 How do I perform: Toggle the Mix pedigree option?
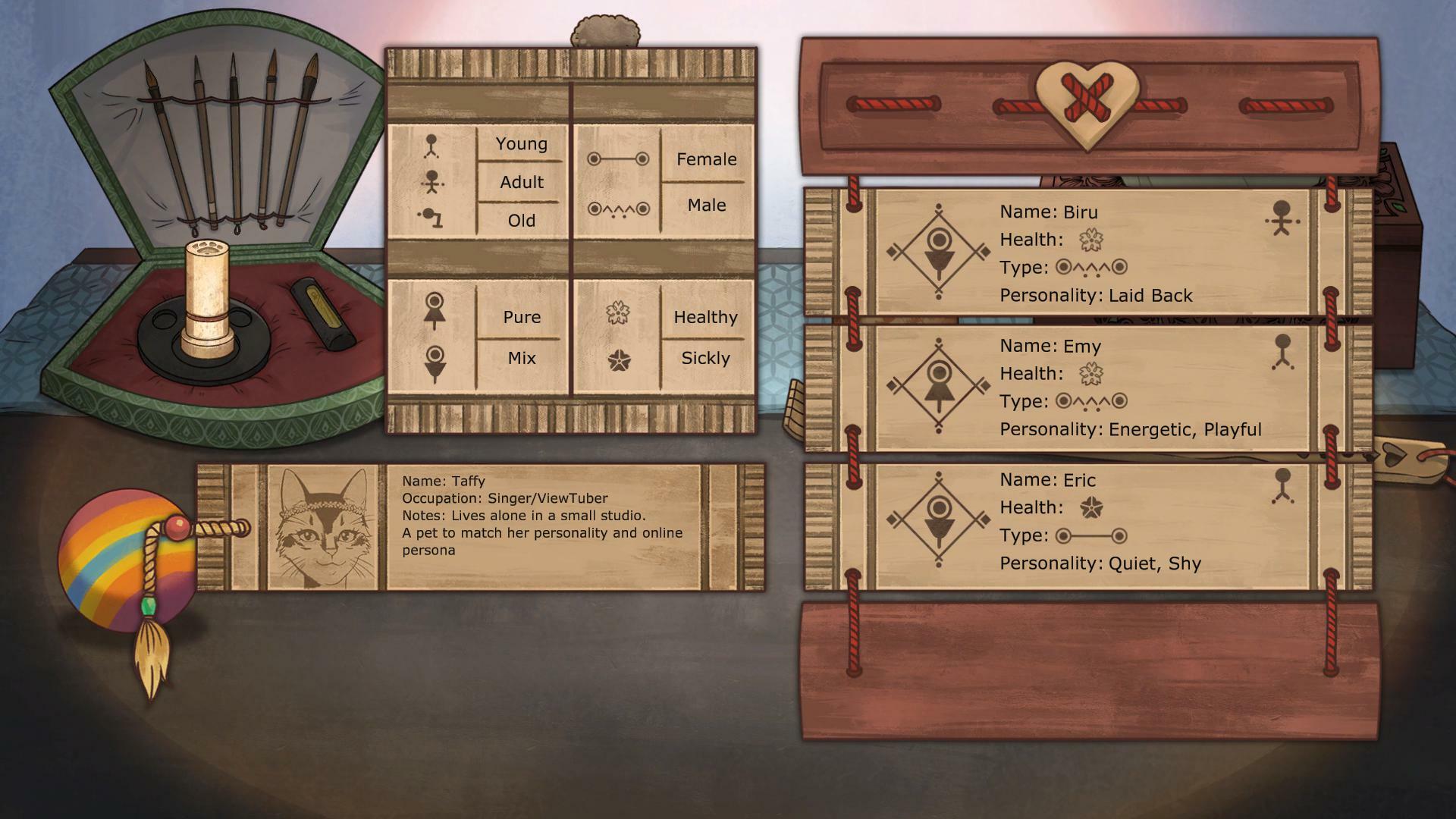click(x=521, y=357)
